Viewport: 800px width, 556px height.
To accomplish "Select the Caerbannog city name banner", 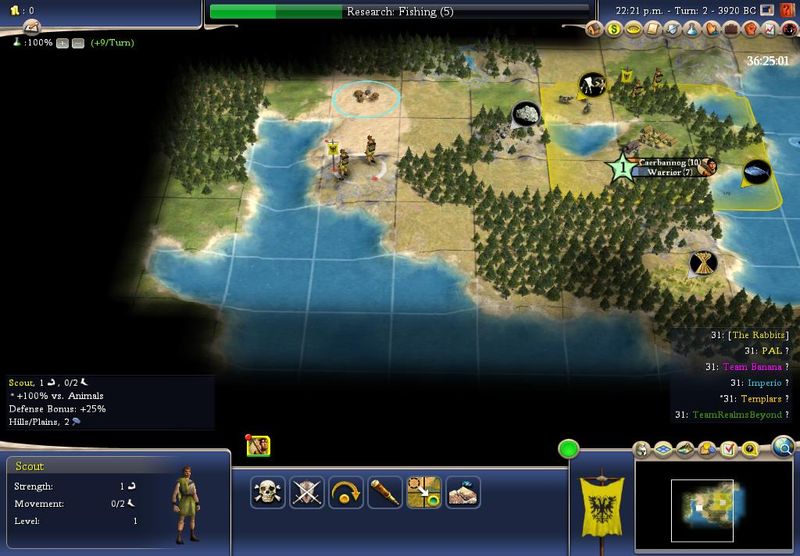I will tap(667, 162).
